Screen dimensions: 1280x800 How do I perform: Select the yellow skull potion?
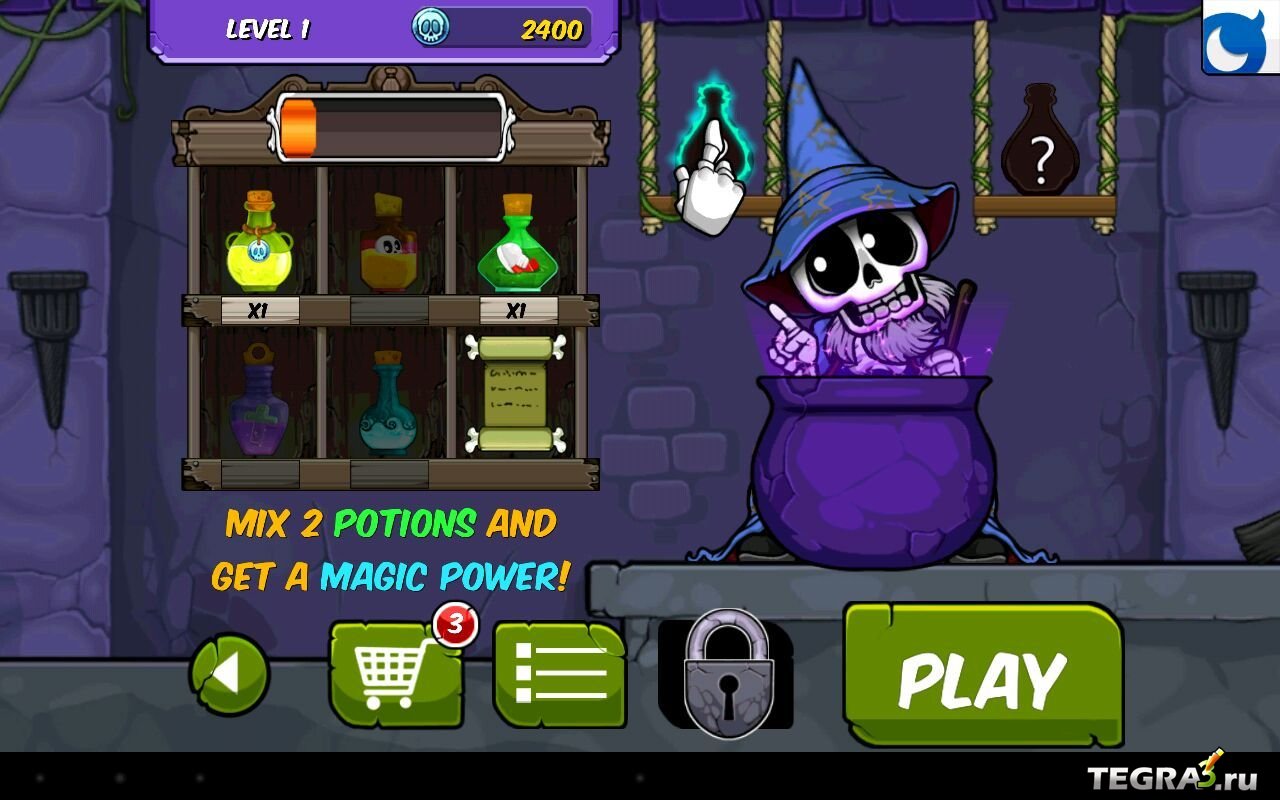(259, 245)
